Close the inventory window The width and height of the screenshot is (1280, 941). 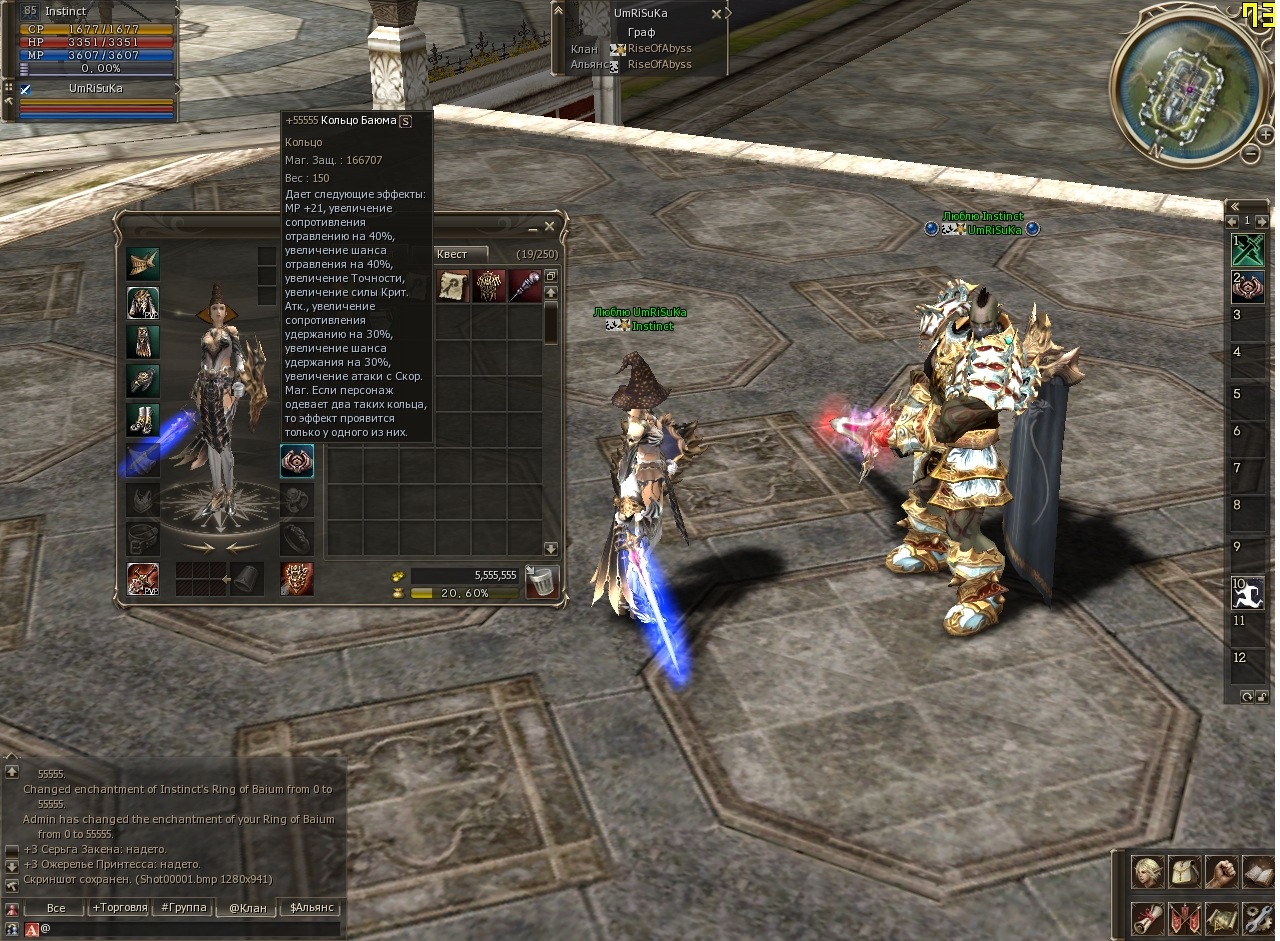click(x=549, y=227)
